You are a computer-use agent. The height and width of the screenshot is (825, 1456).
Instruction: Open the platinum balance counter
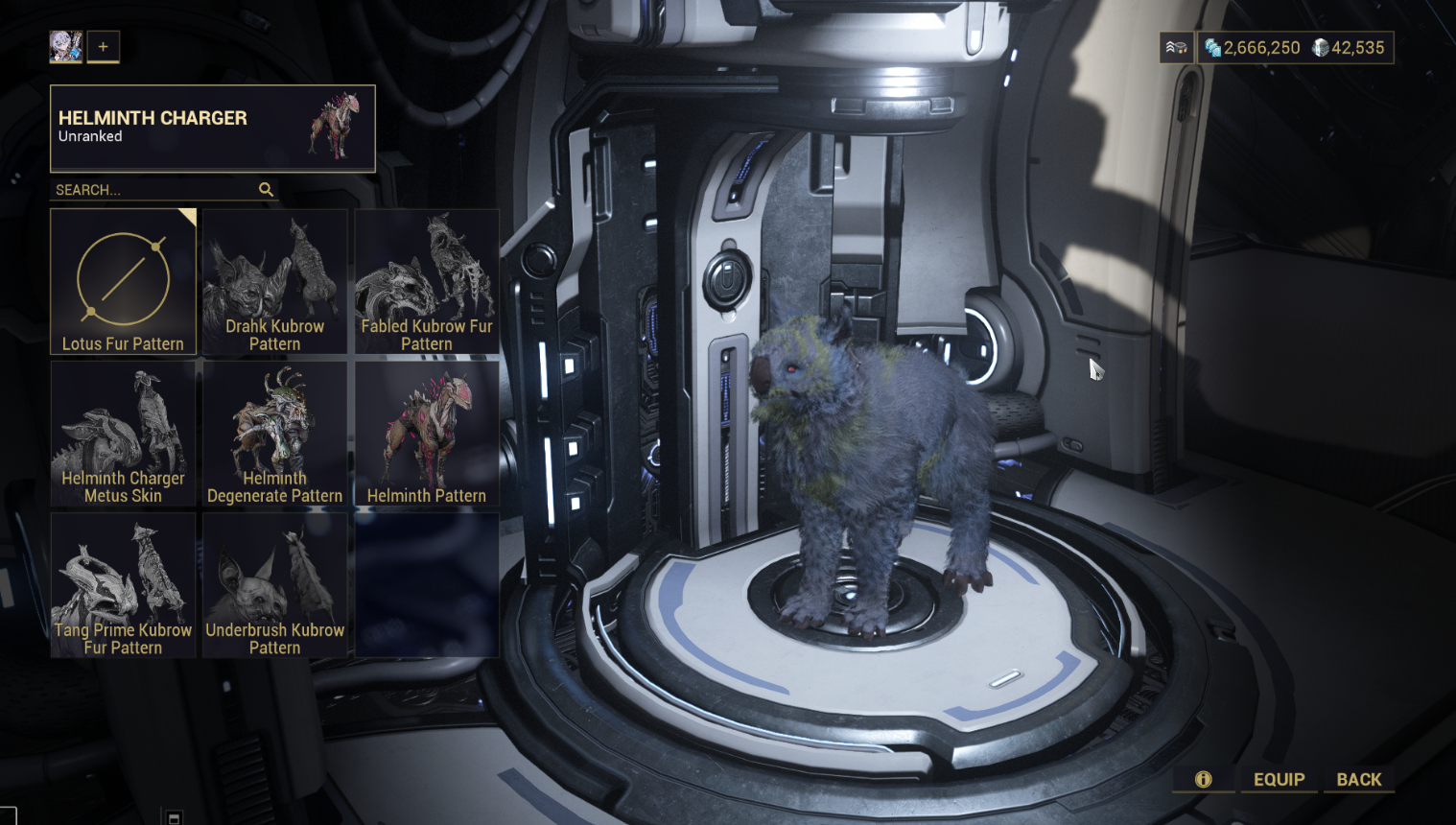pos(1349,48)
